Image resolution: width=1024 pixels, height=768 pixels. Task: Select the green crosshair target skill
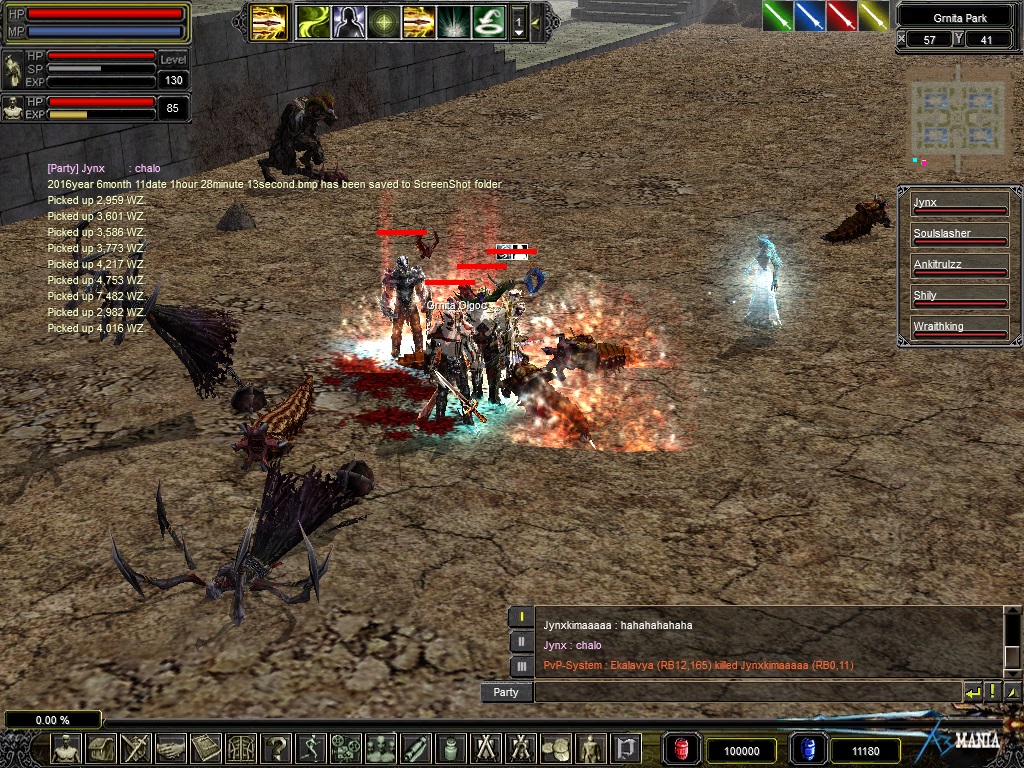click(382, 21)
